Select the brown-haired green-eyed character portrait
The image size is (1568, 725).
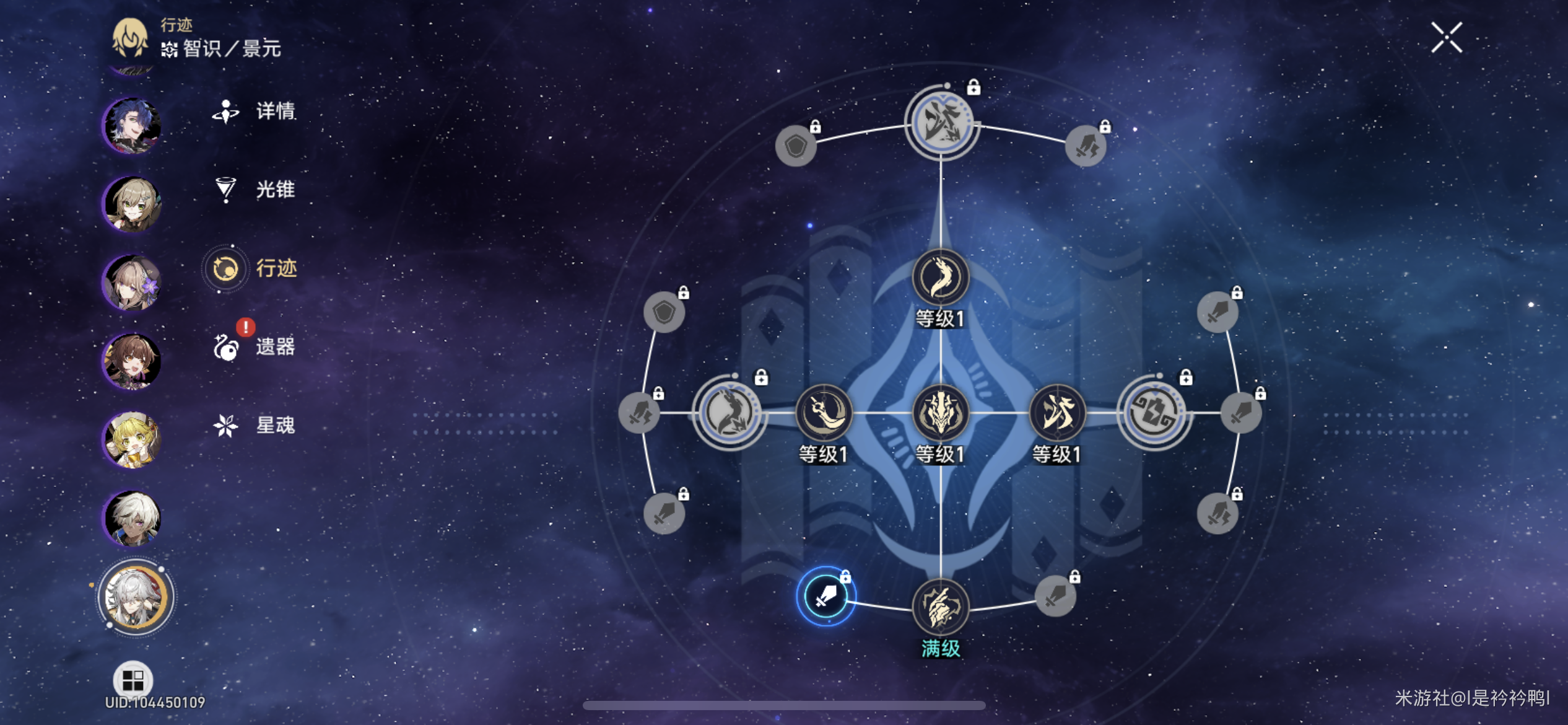coord(132,204)
